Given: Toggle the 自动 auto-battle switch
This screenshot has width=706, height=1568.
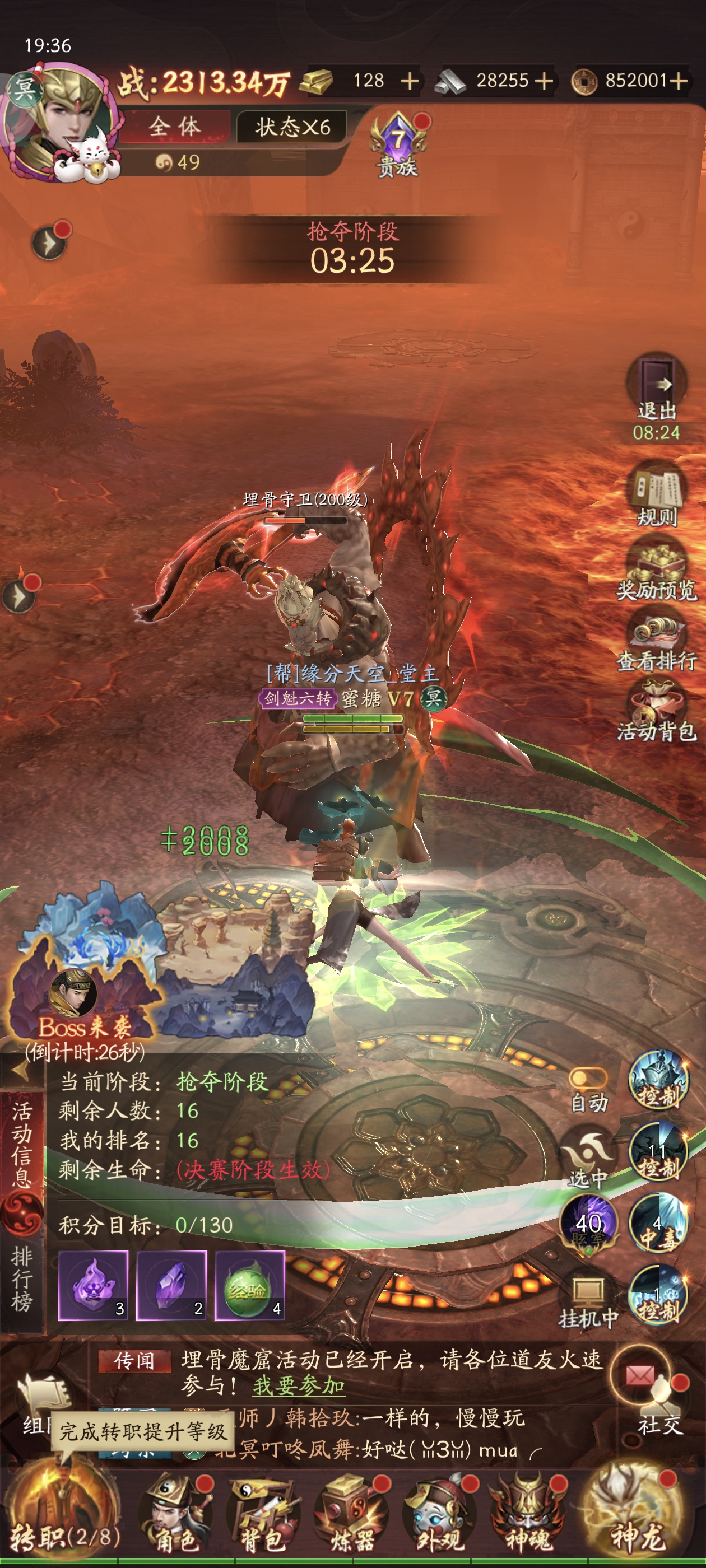Looking at the screenshot, I should pyautogui.click(x=587, y=1080).
